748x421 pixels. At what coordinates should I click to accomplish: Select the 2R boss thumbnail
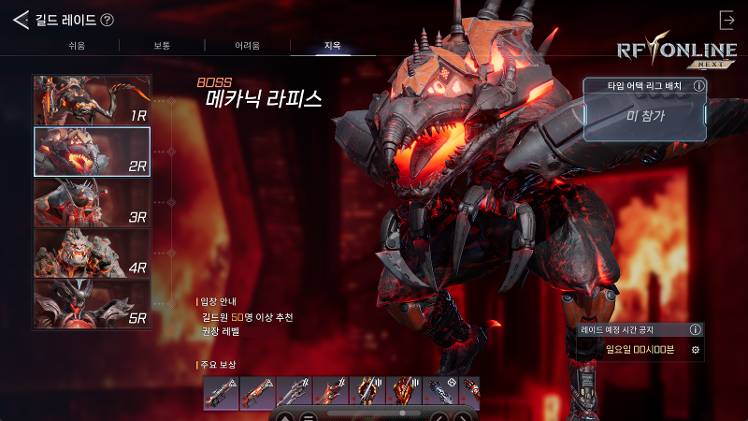tap(92, 152)
